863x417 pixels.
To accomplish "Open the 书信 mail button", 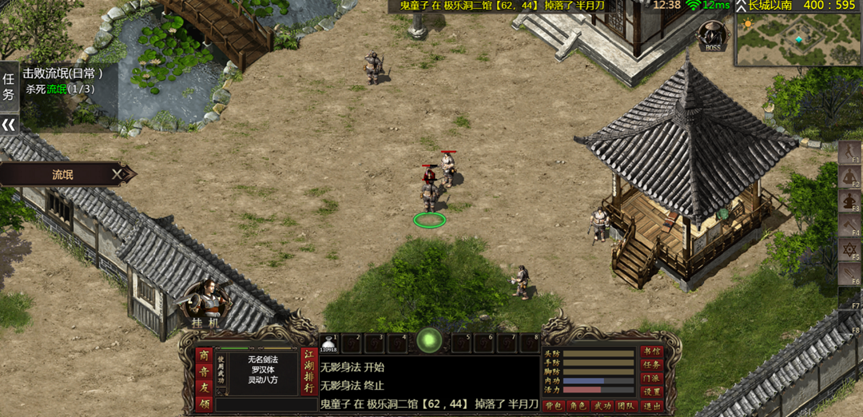I will tap(652, 351).
